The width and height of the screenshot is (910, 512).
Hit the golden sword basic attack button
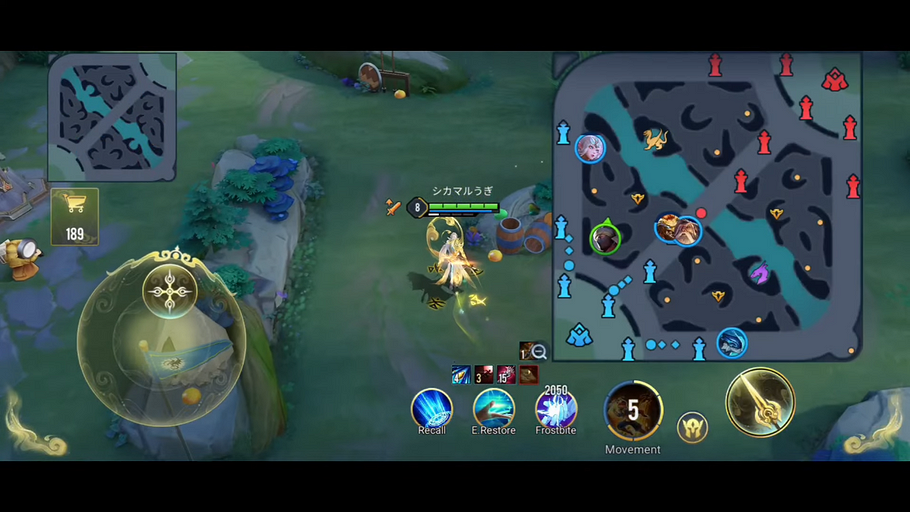click(760, 403)
